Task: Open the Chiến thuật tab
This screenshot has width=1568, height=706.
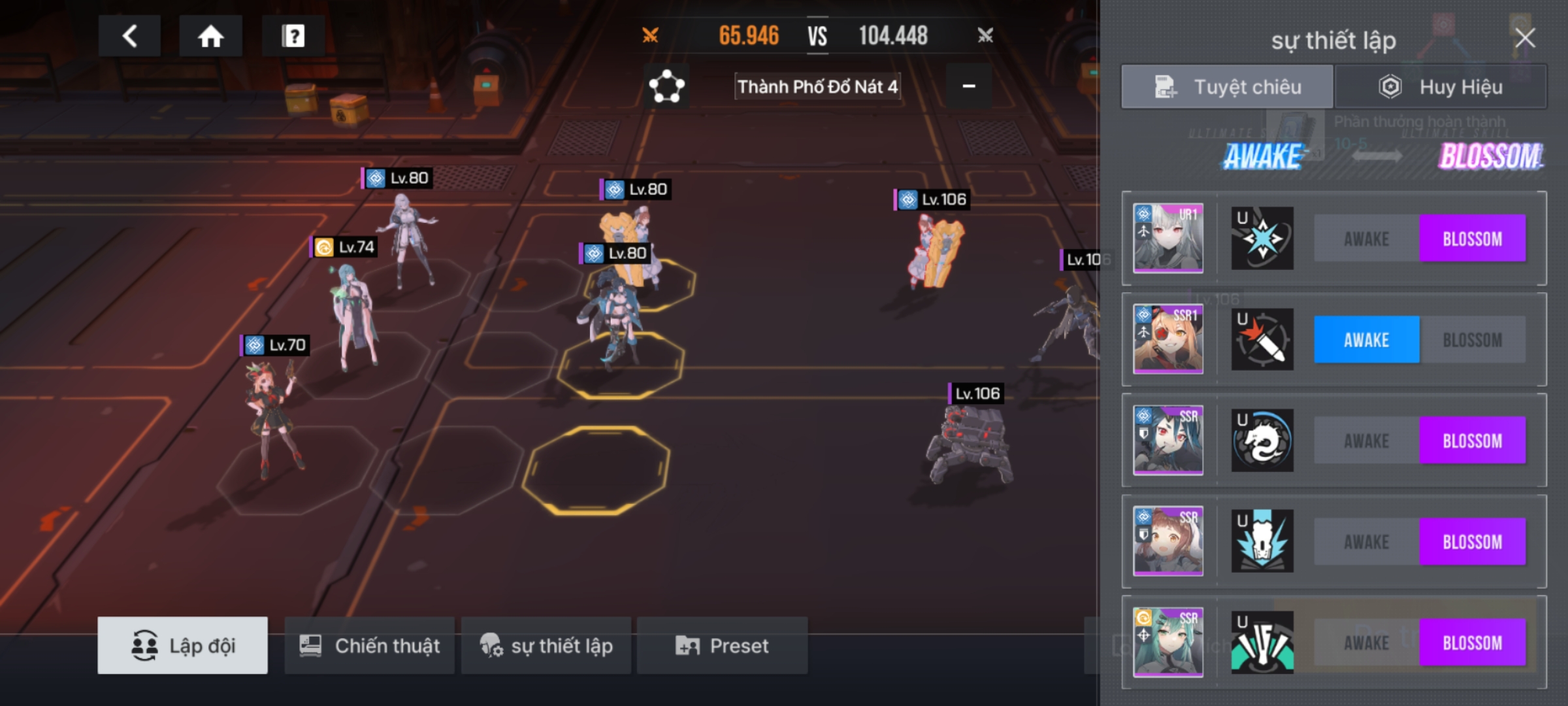Action: [369, 645]
